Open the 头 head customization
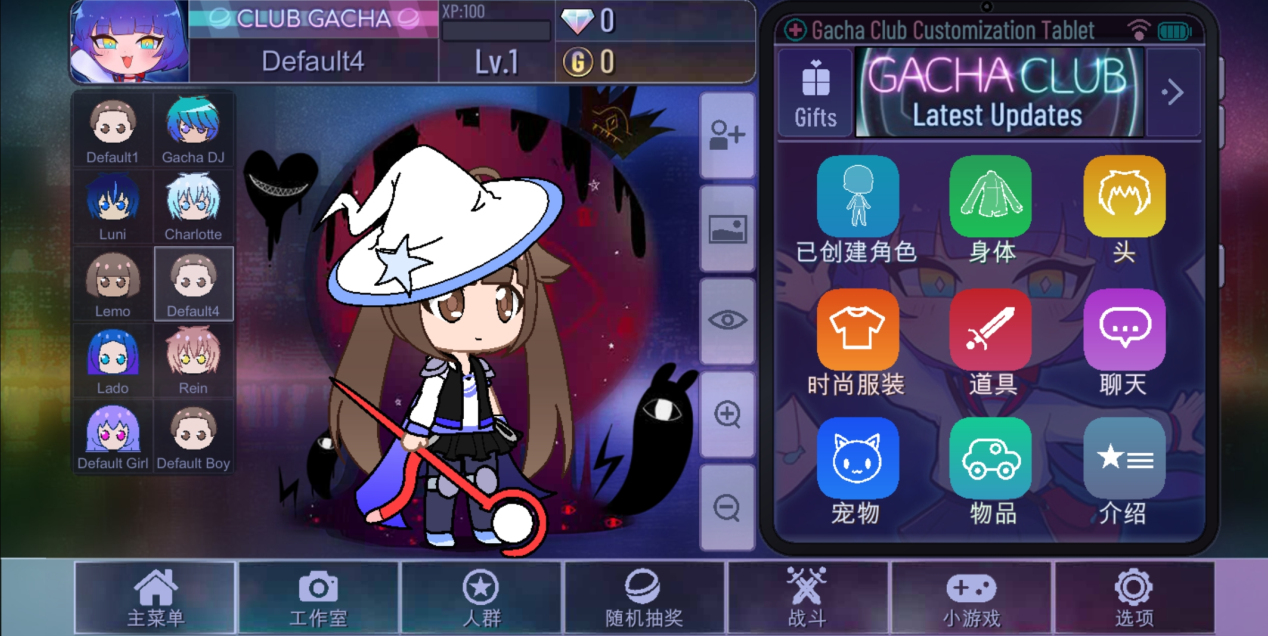 point(1124,208)
